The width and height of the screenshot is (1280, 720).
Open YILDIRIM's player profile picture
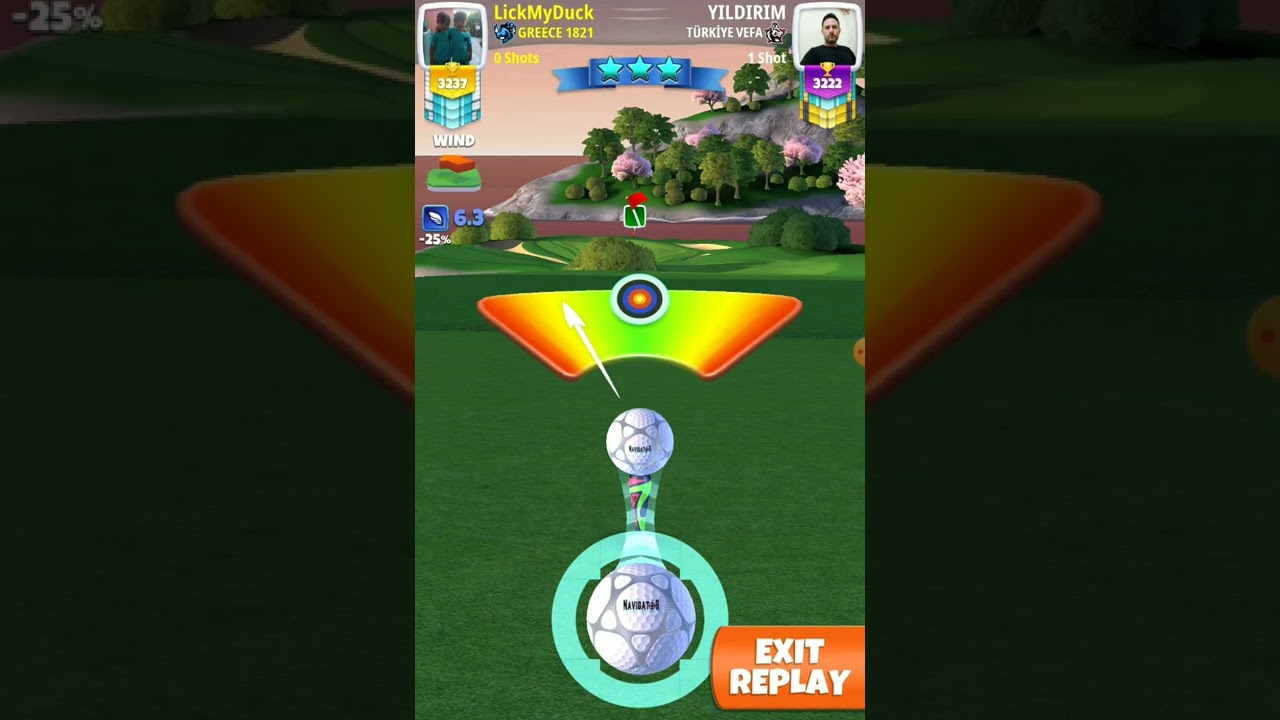827,36
